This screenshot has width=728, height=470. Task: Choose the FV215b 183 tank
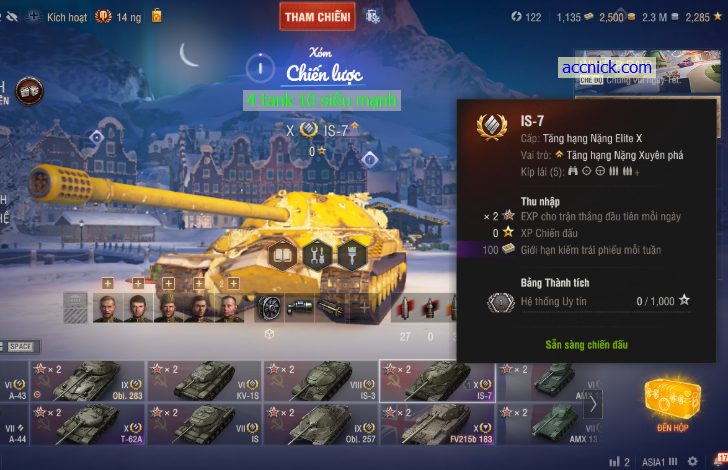pyautogui.click(x=436, y=424)
